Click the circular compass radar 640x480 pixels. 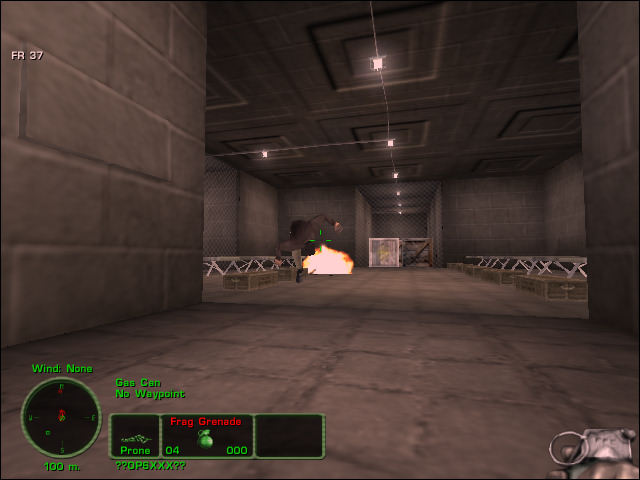click(x=61, y=417)
